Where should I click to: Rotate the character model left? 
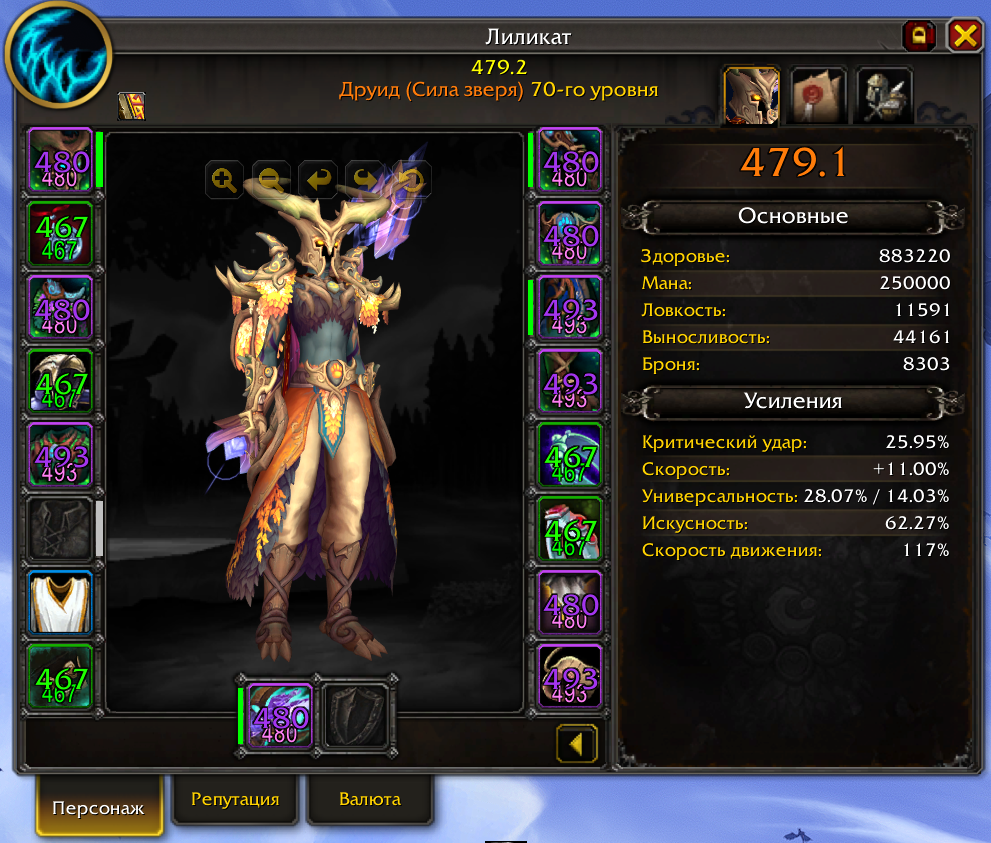coord(317,180)
